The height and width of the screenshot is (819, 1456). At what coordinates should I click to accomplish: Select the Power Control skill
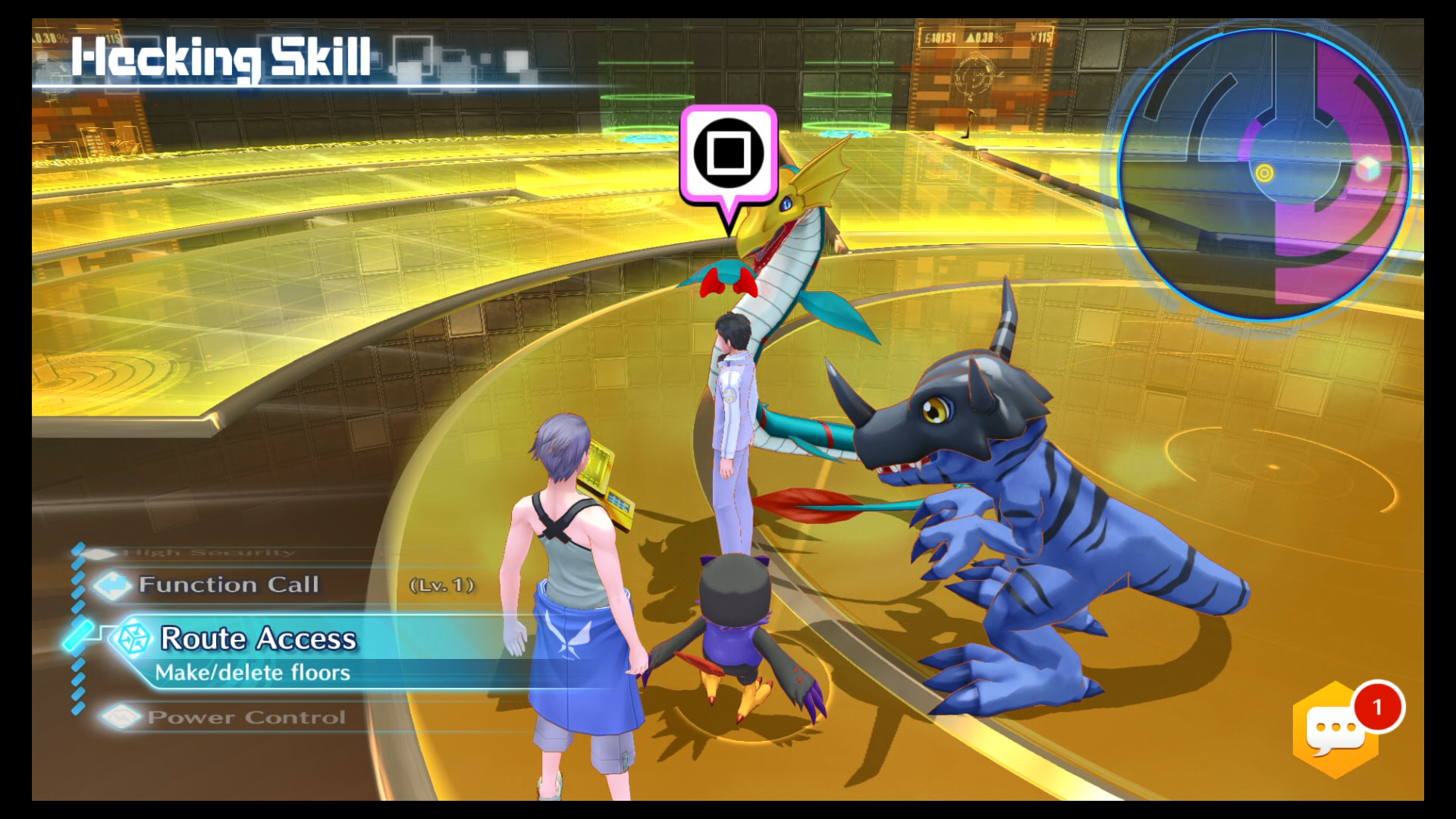[246, 717]
